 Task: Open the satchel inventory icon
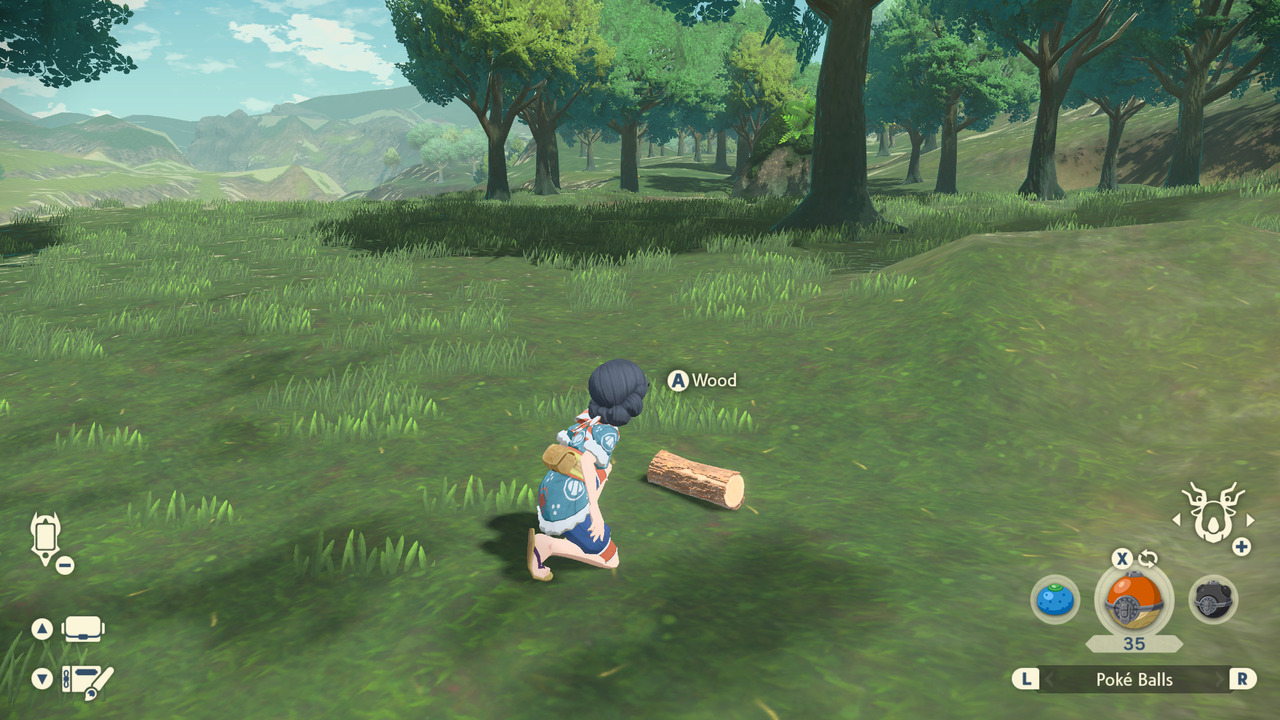pos(82,628)
